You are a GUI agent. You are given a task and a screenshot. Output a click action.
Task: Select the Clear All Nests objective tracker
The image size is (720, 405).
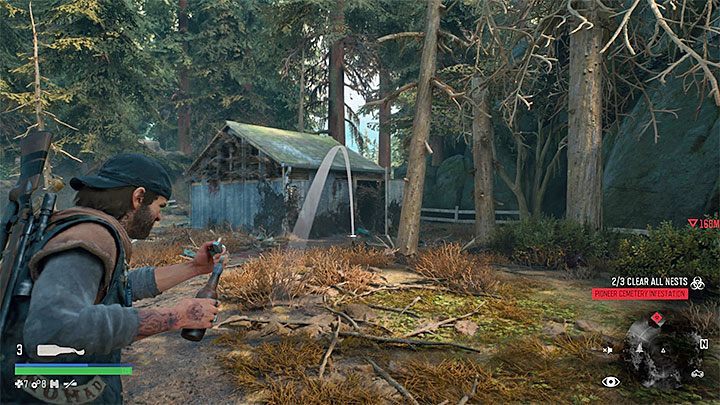point(651,281)
